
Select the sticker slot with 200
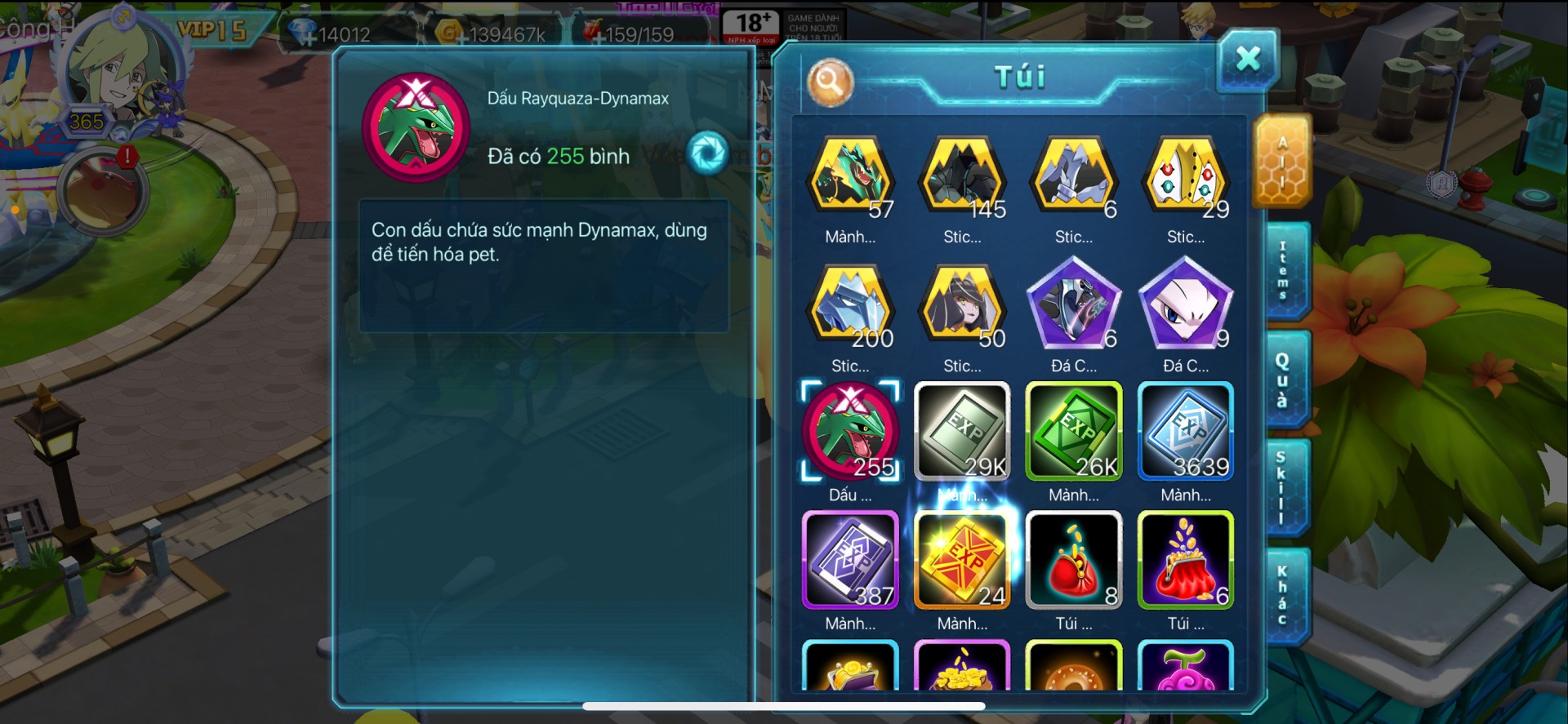coord(850,305)
